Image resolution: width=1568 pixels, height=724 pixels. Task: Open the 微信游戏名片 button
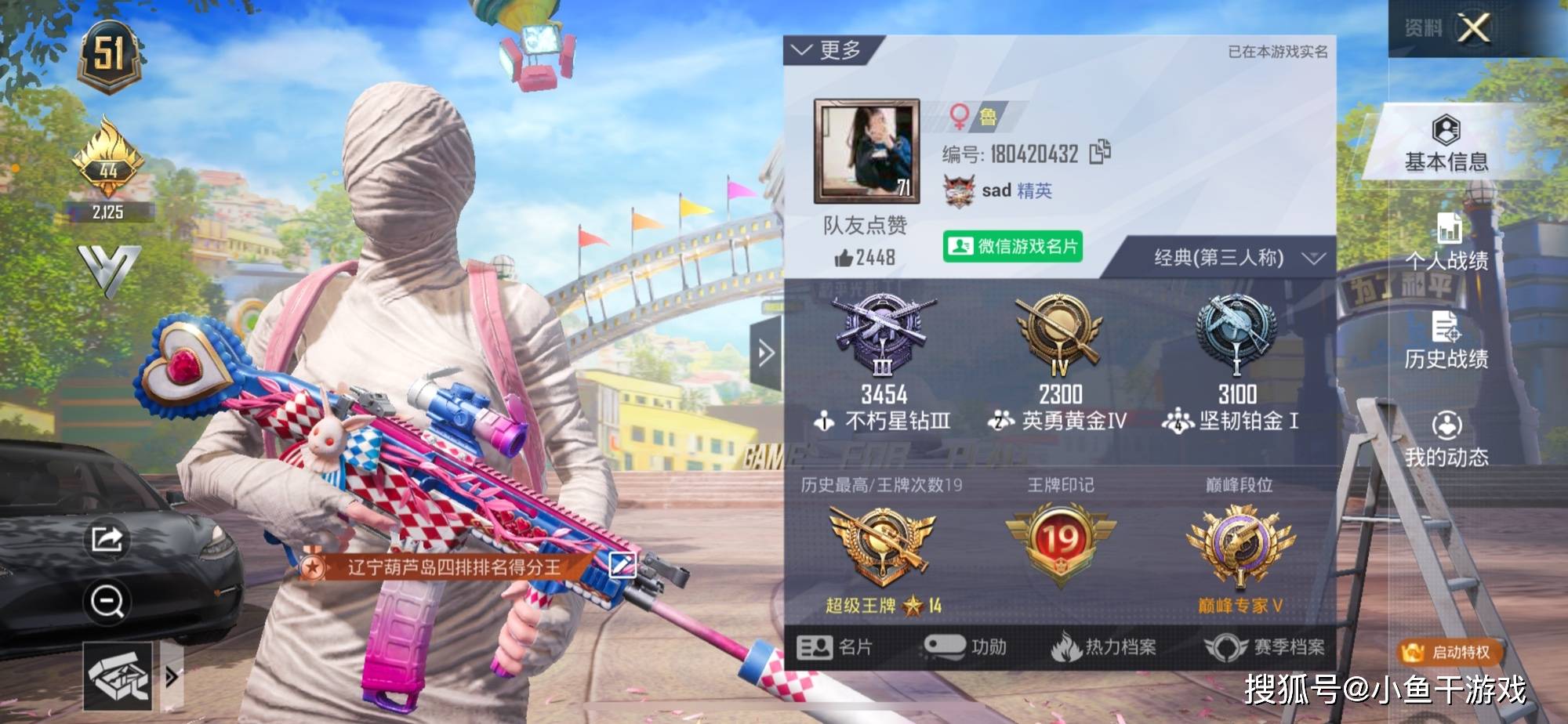[1013, 247]
